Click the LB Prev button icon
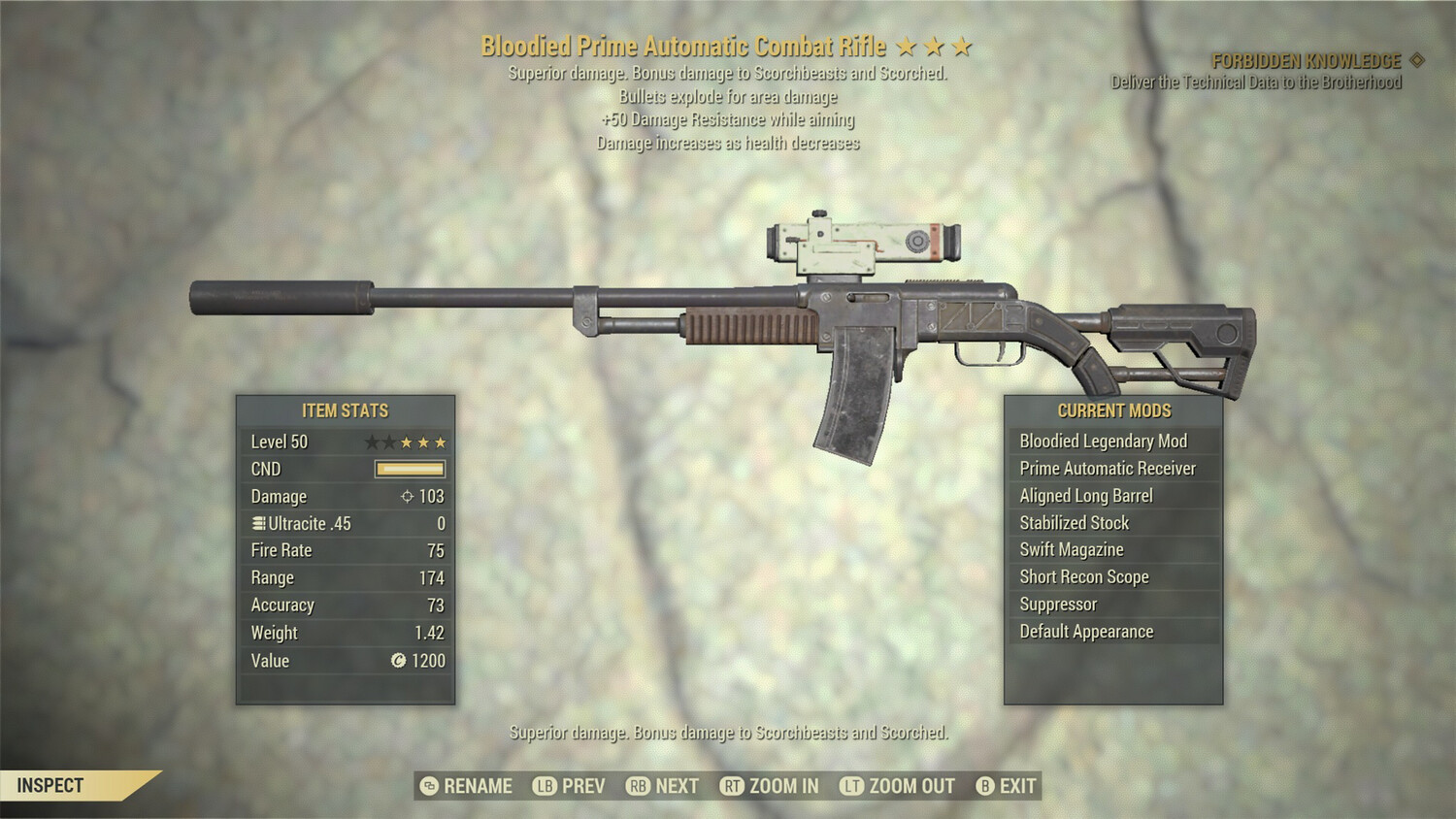 tap(545, 786)
